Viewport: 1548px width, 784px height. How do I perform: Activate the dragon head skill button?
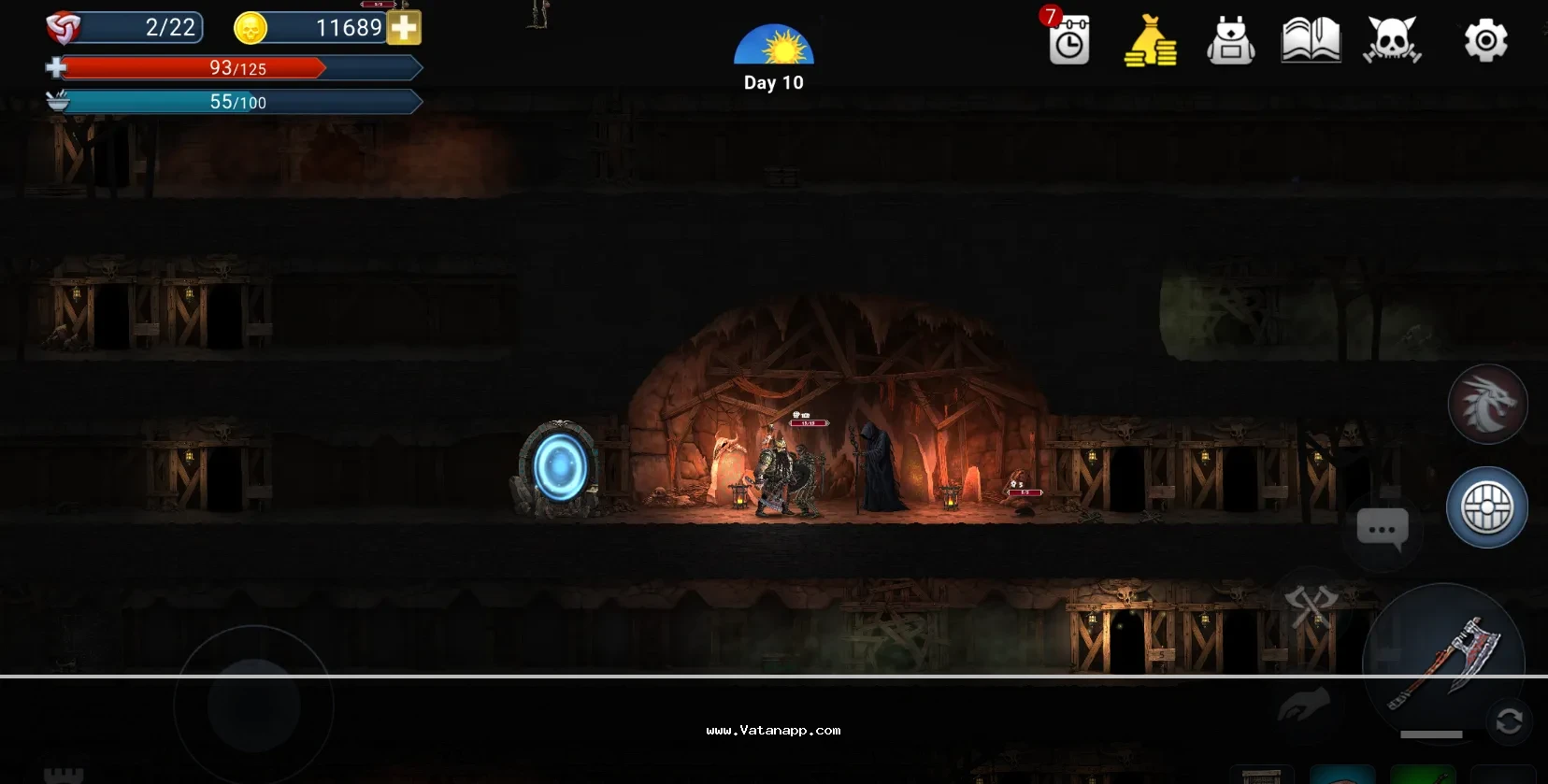coord(1487,405)
